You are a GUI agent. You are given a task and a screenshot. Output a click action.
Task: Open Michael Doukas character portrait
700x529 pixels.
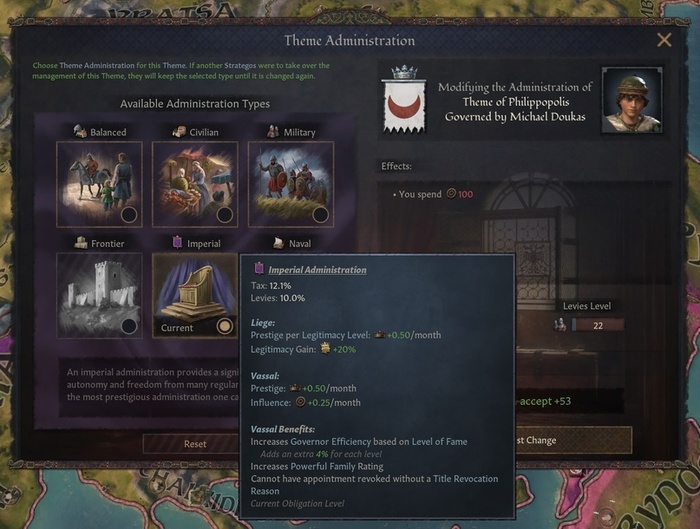pos(632,101)
